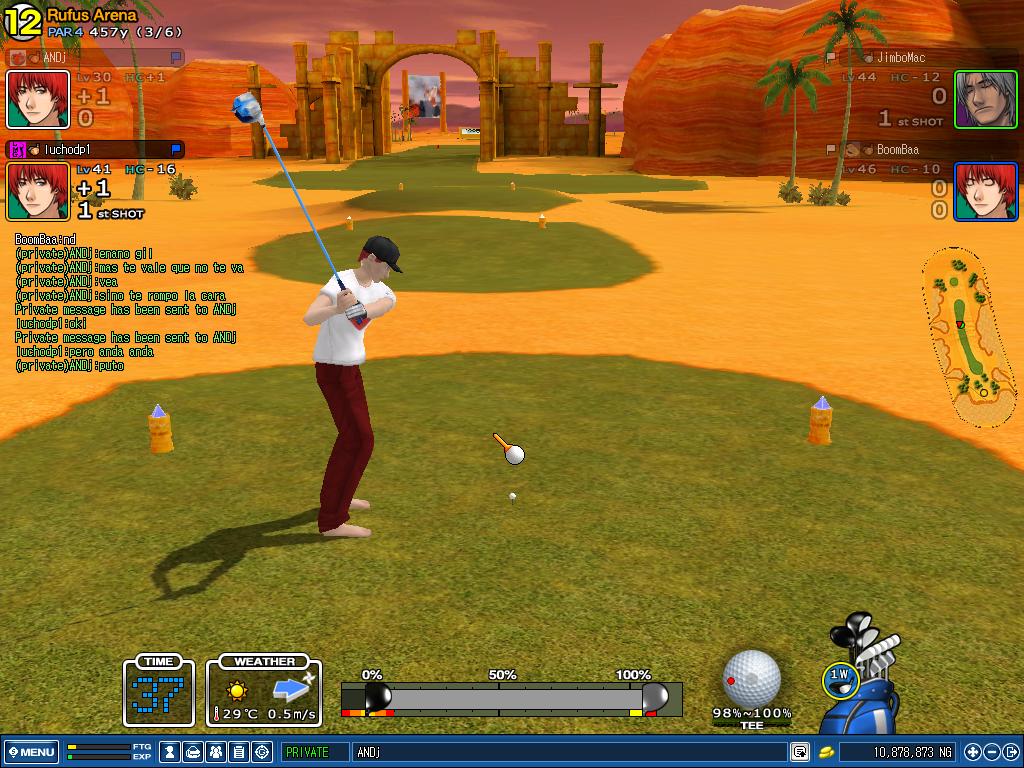Open the list document toolbar icon
This screenshot has width=1024, height=768.
[x=239, y=752]
